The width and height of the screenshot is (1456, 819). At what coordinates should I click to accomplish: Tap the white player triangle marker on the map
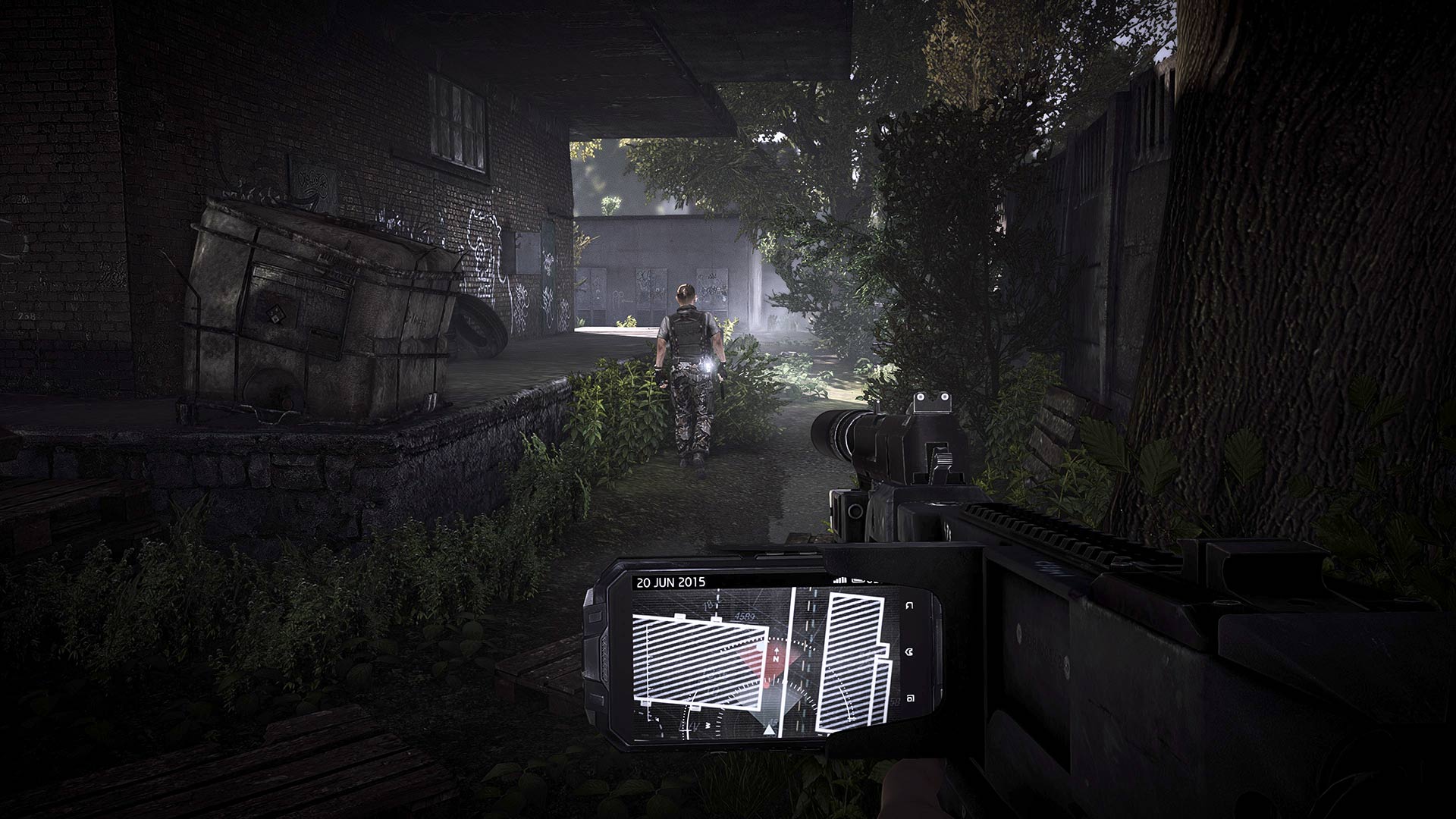coord(769,729)
